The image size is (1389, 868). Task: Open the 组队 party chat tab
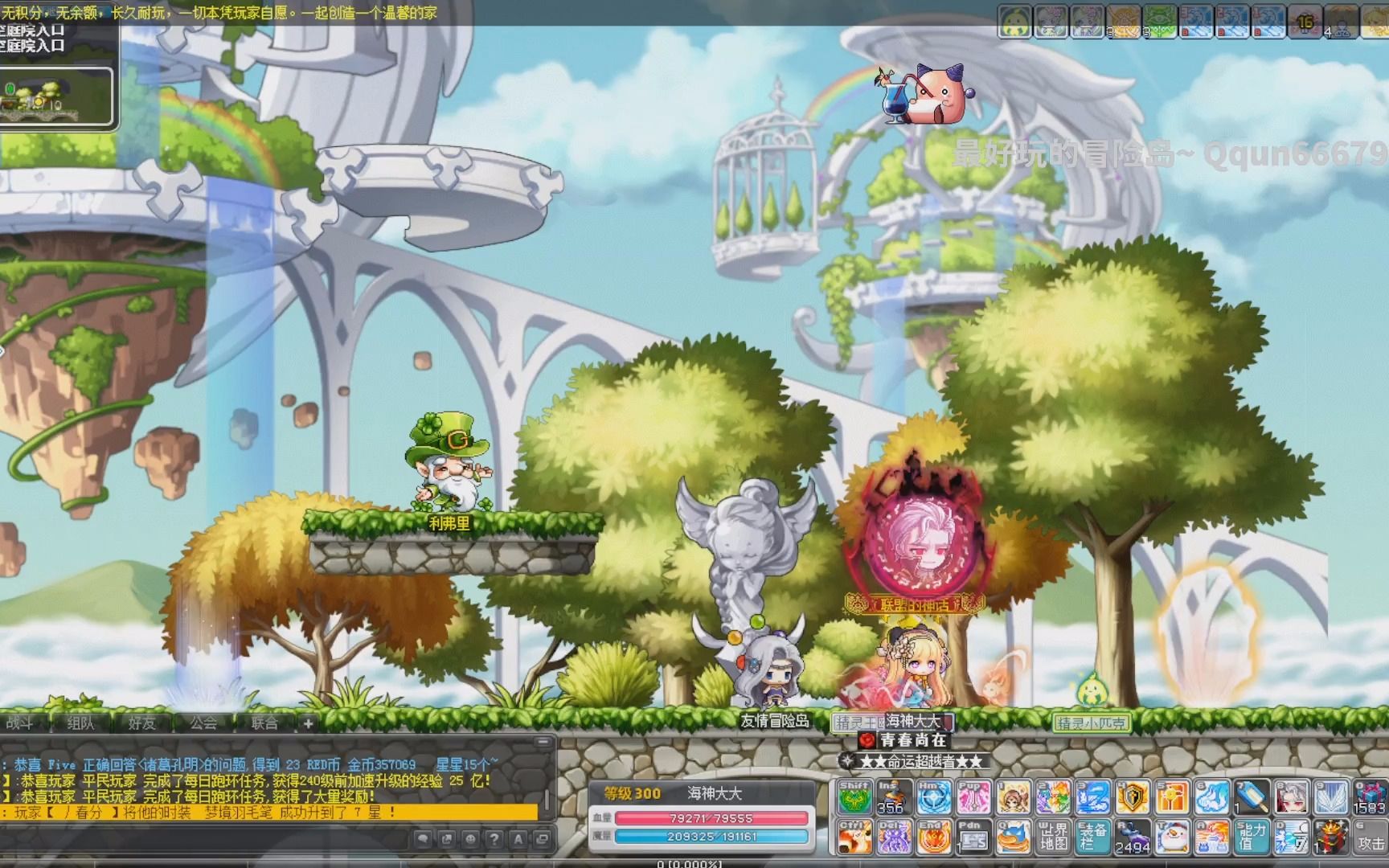[x=80, y=723]
